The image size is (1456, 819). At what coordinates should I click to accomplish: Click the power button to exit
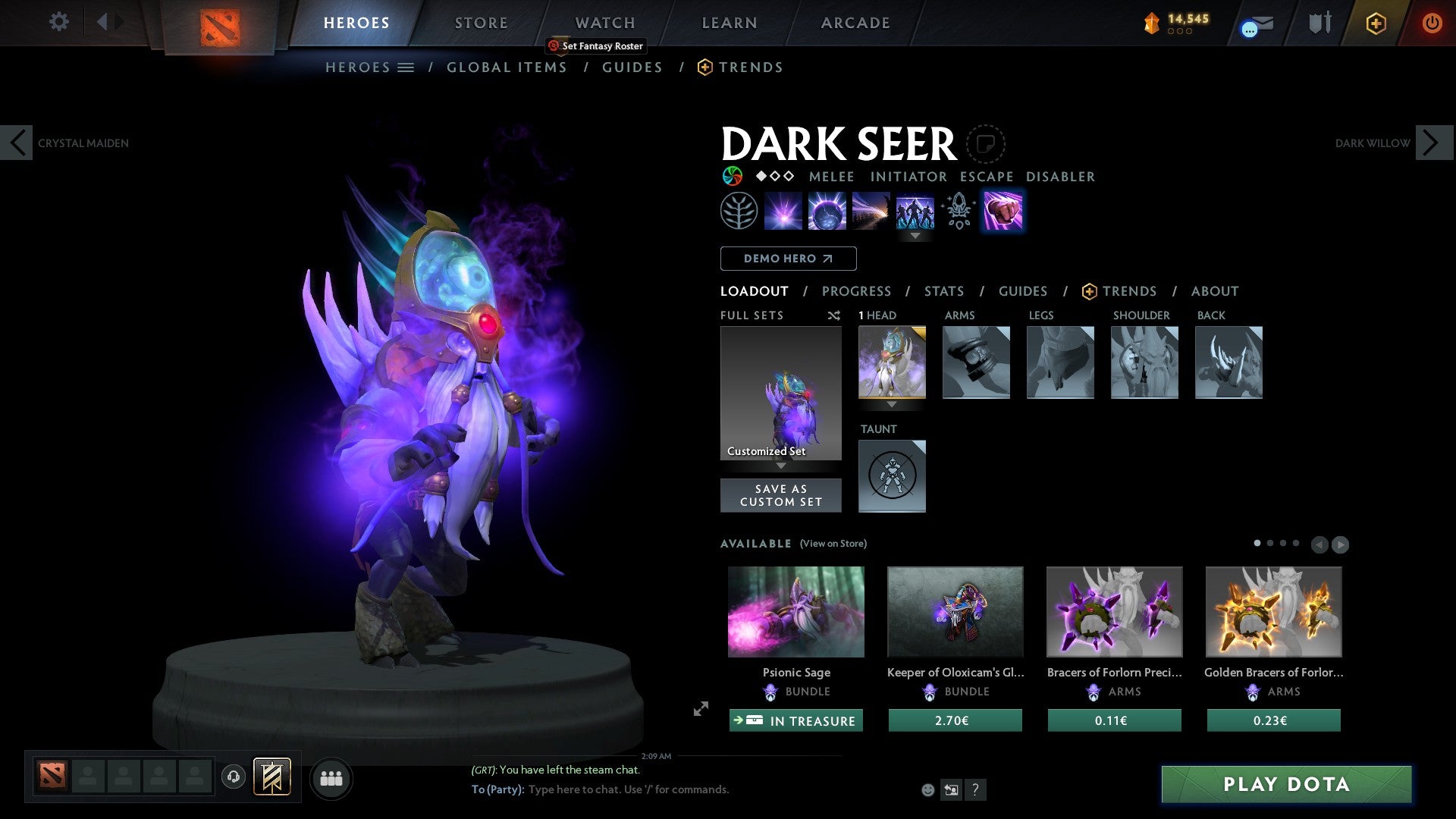(1432, 23)
